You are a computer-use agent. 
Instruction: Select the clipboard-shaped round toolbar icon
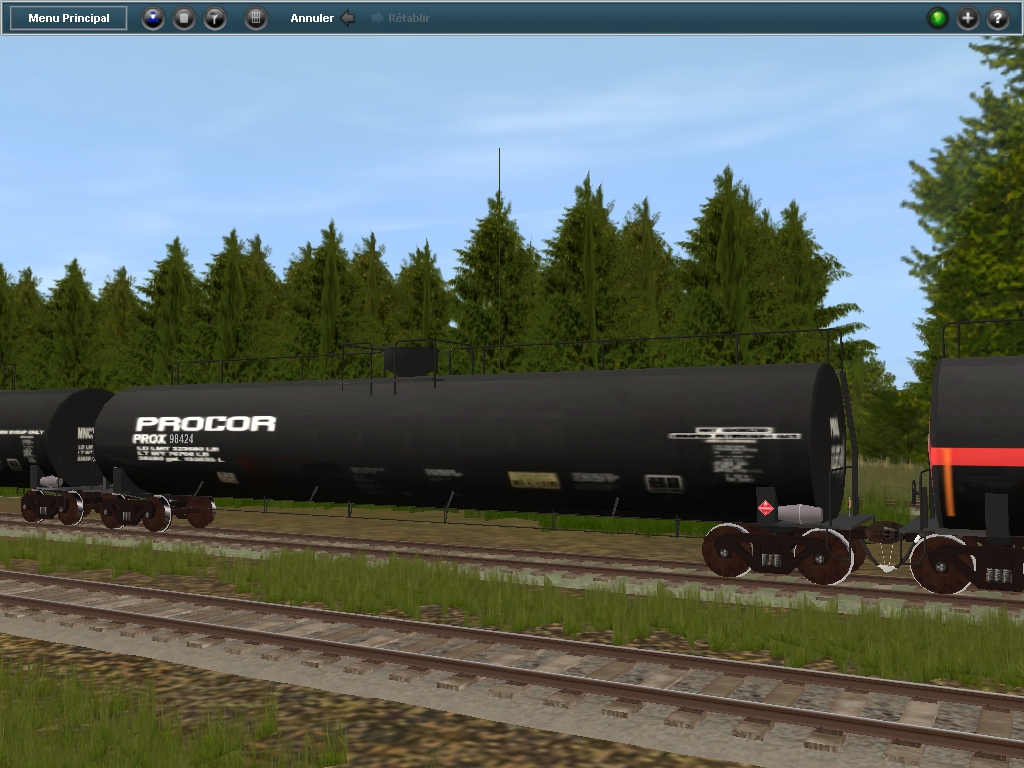click(x=184, y=18)
